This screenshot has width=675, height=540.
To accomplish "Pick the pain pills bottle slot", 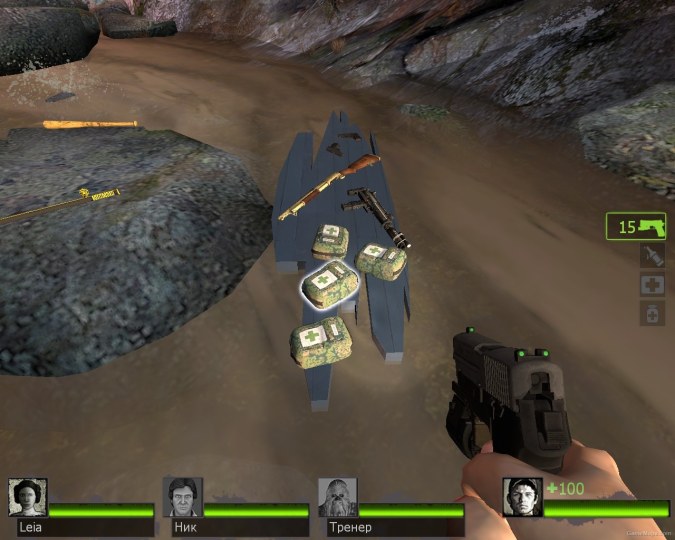I will pyautogui.click(x=651, y=313).
